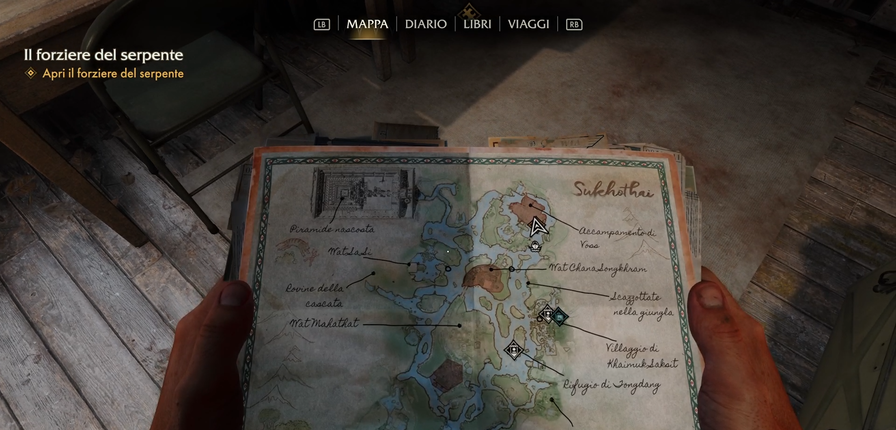The height and width of the screenshot is (430, 896).
Task: Select the Apri il forziere del serpente objective
Action: (112, 74)
